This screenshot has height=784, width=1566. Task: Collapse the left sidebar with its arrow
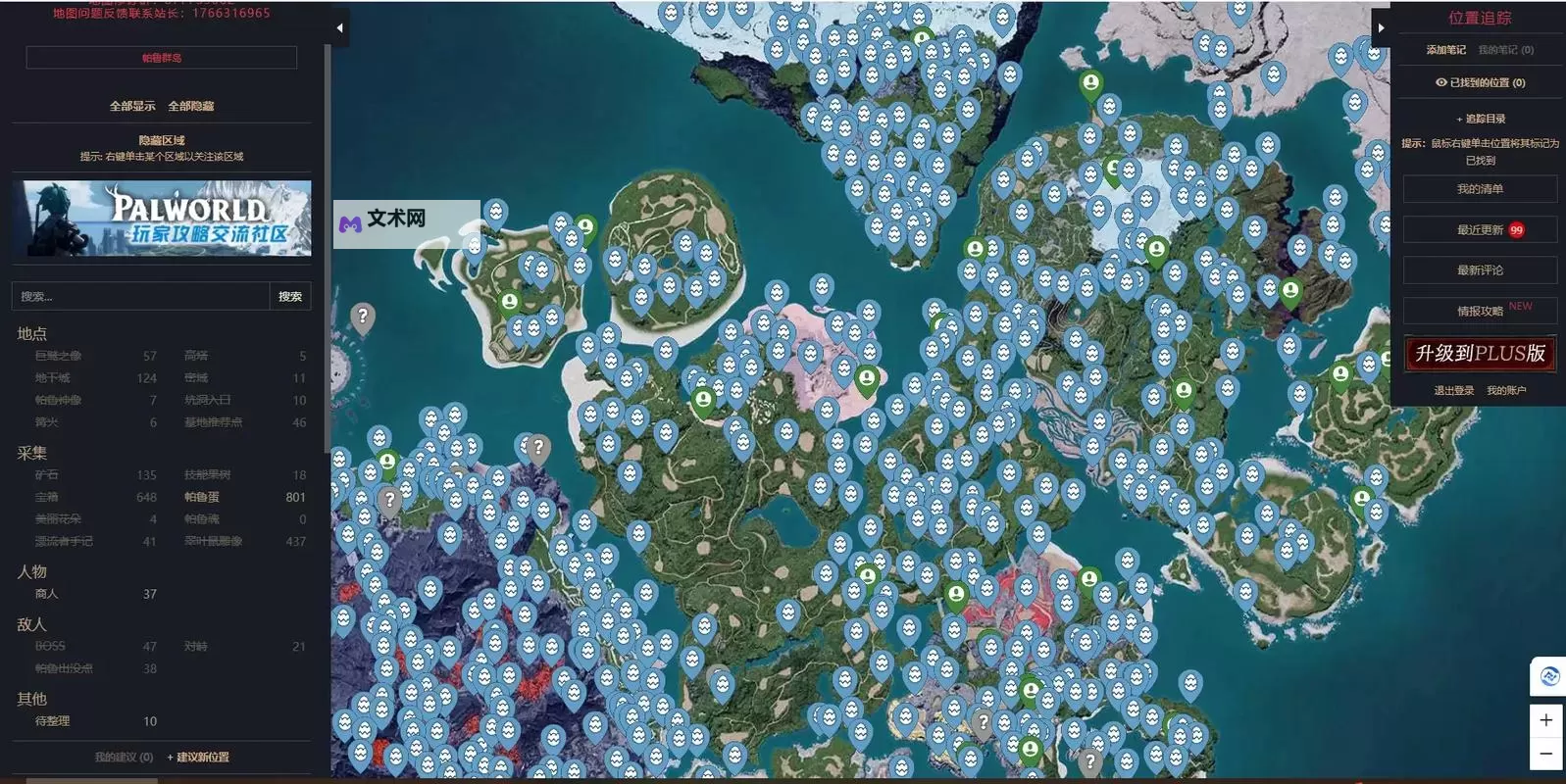pyautogui.click(x=339, y=27)
